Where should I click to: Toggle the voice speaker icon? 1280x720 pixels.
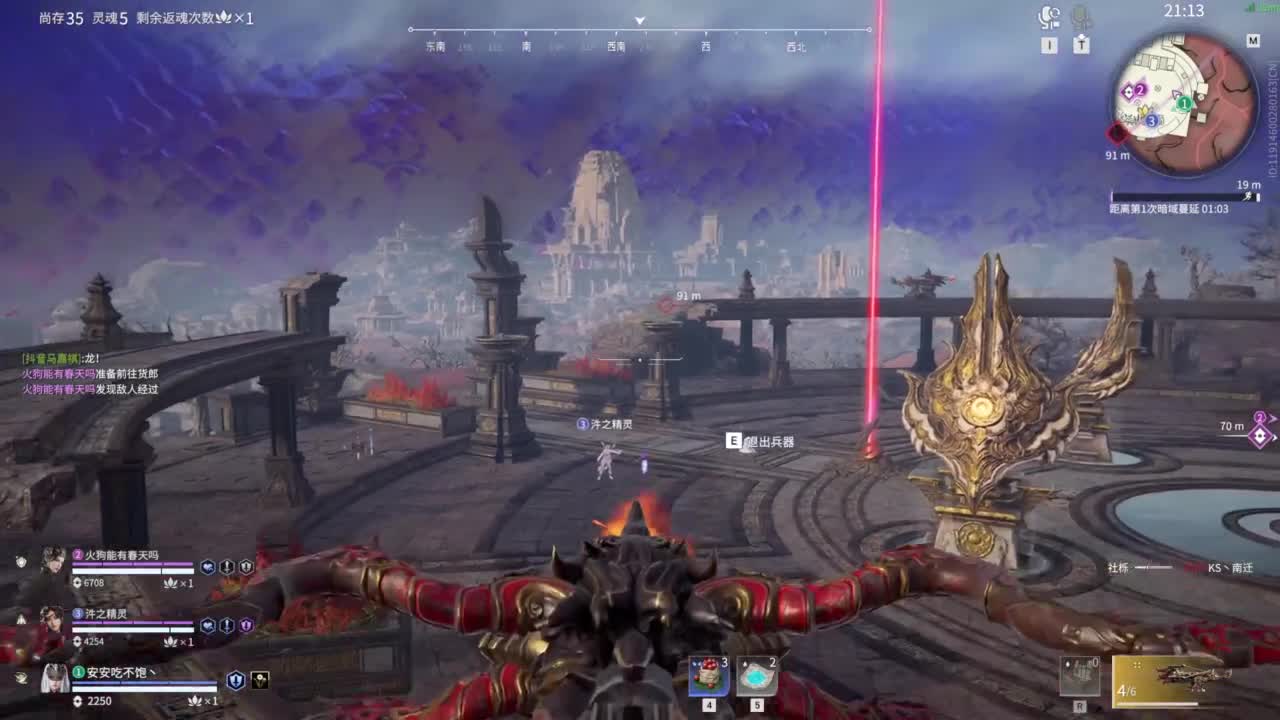(x=1049, y=16)
